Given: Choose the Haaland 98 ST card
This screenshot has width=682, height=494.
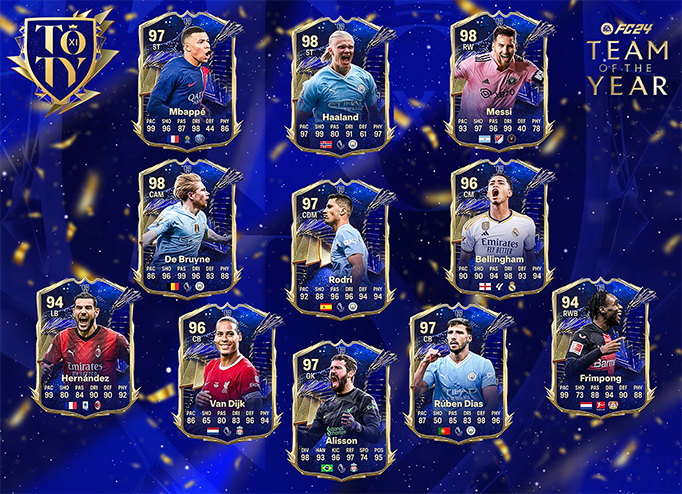Looking at the screenshot, I should 343,82.
